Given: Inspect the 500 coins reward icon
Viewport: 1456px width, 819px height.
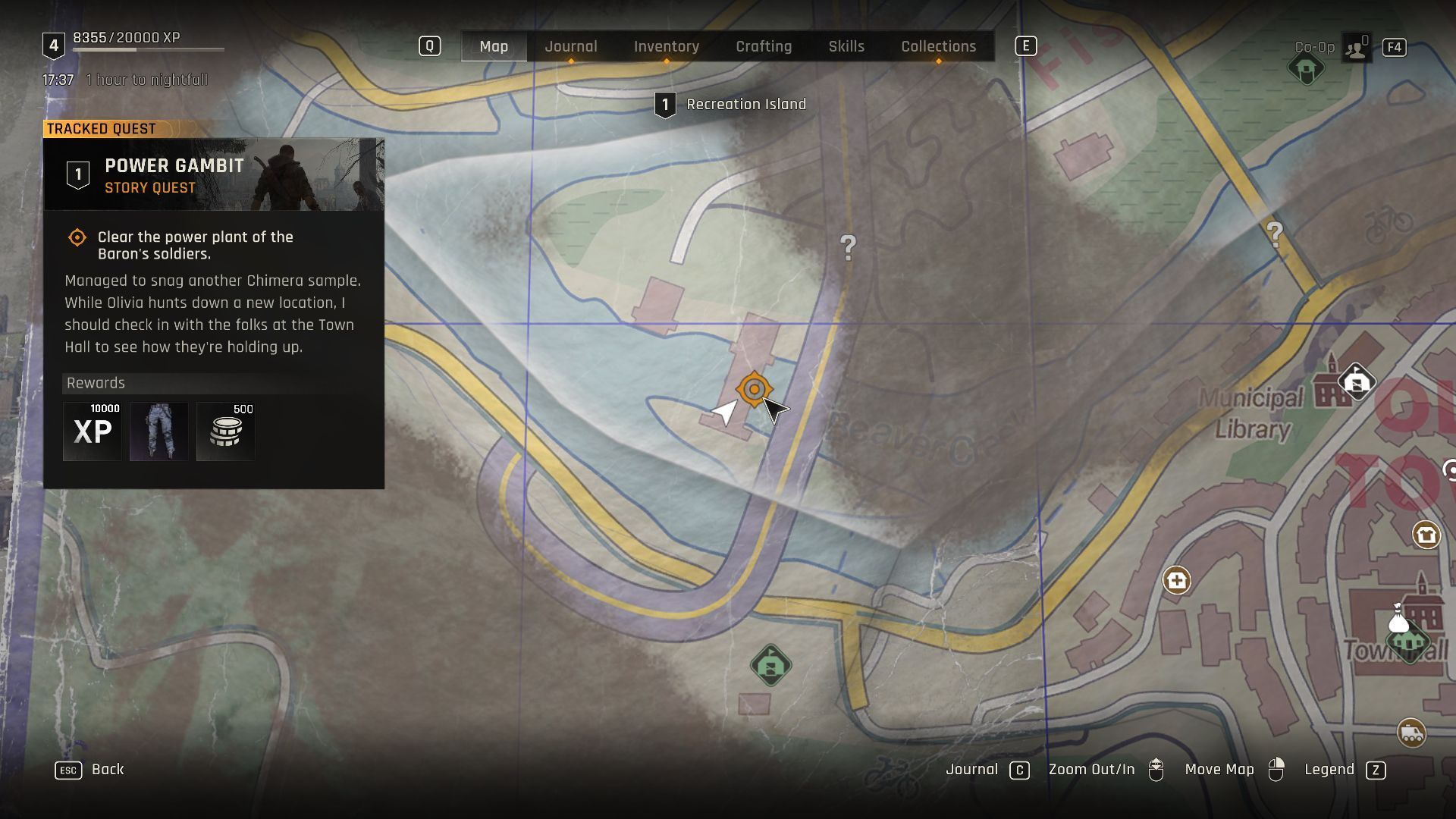Looking at the screenshot, I should pos(225,431).
